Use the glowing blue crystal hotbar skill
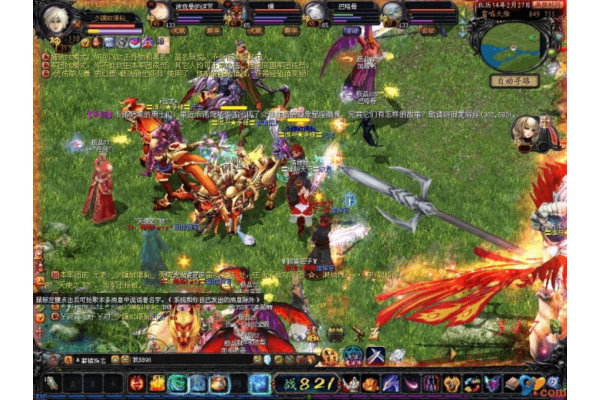 click(x=259, y=383)
